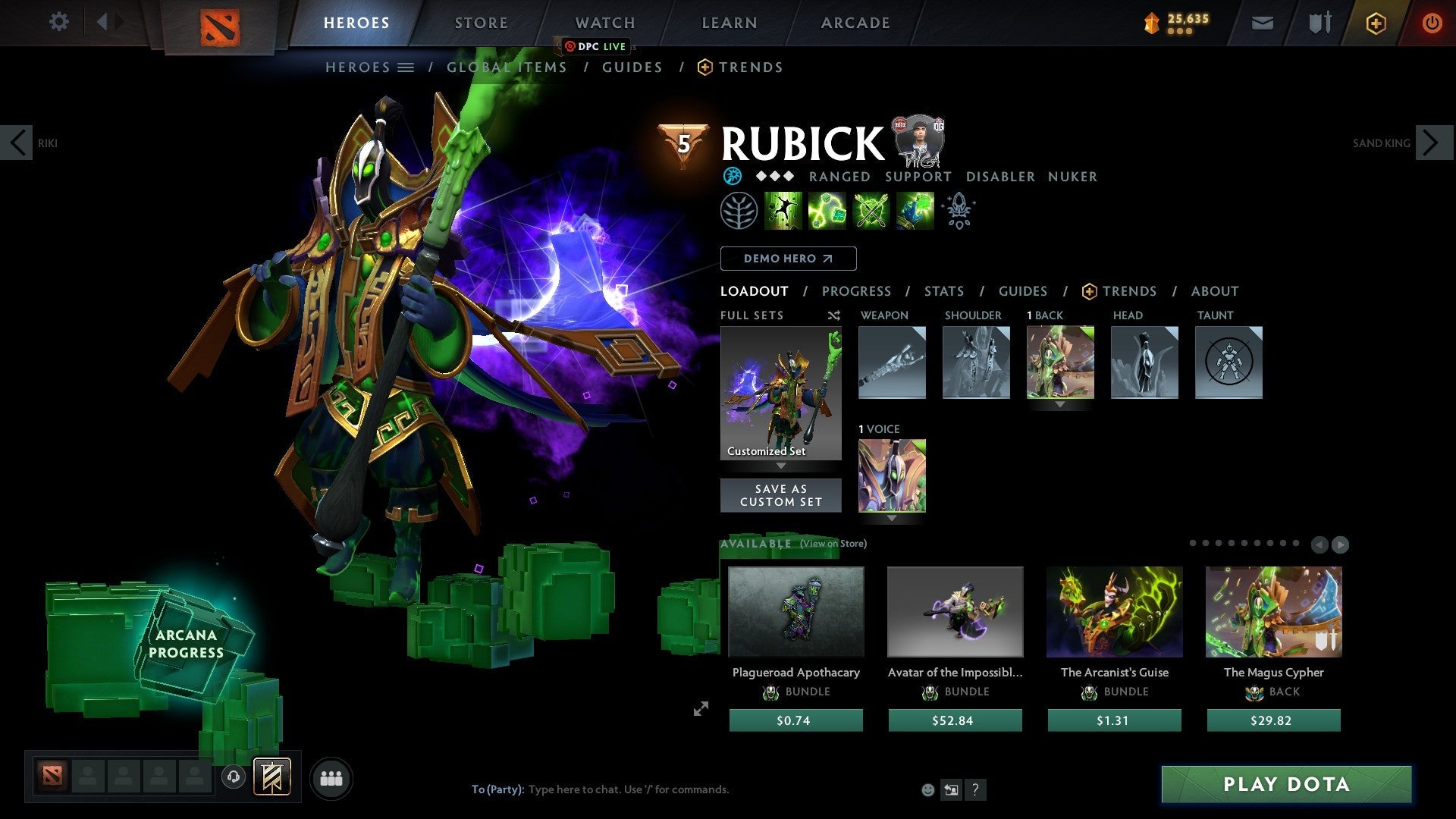The height and width of the screenshot is (819, 1456).
Task: Click the voice chat microphone toggle near party slots
Action: point(234,777)
